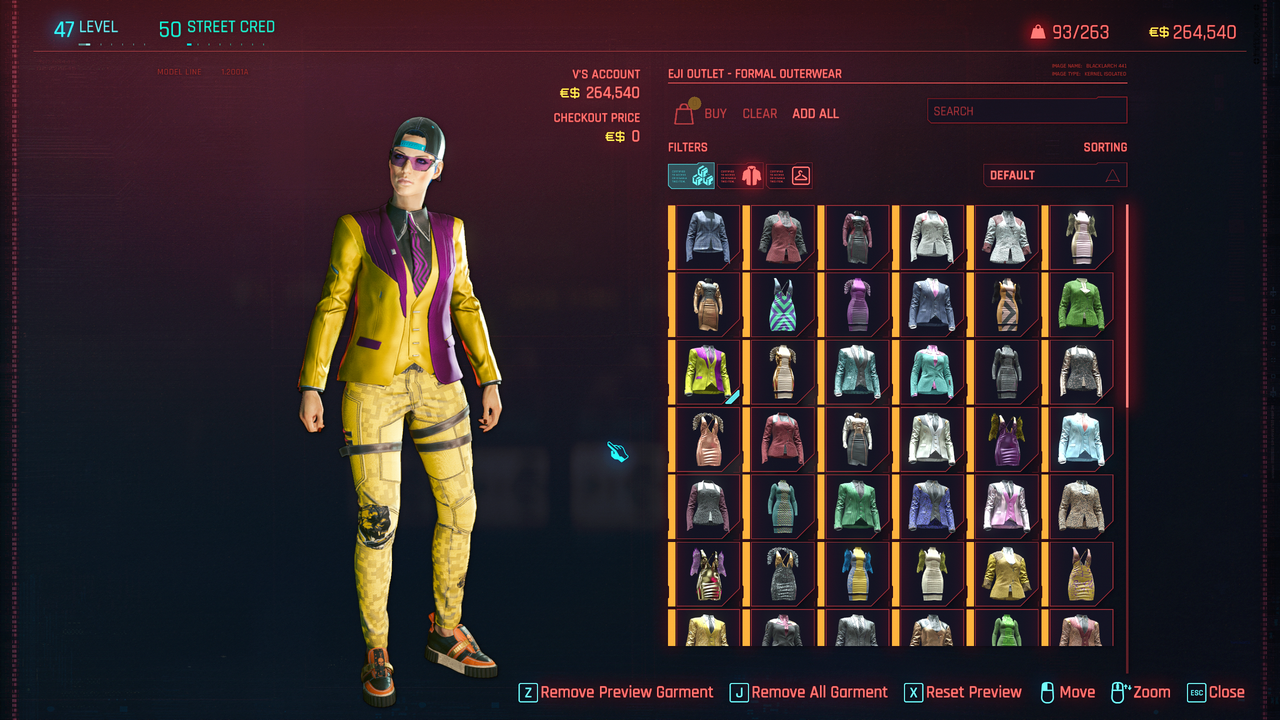1280x720 pixels.
Task: Open the Default sorting dropdown
Action: tap(1054, 175)
